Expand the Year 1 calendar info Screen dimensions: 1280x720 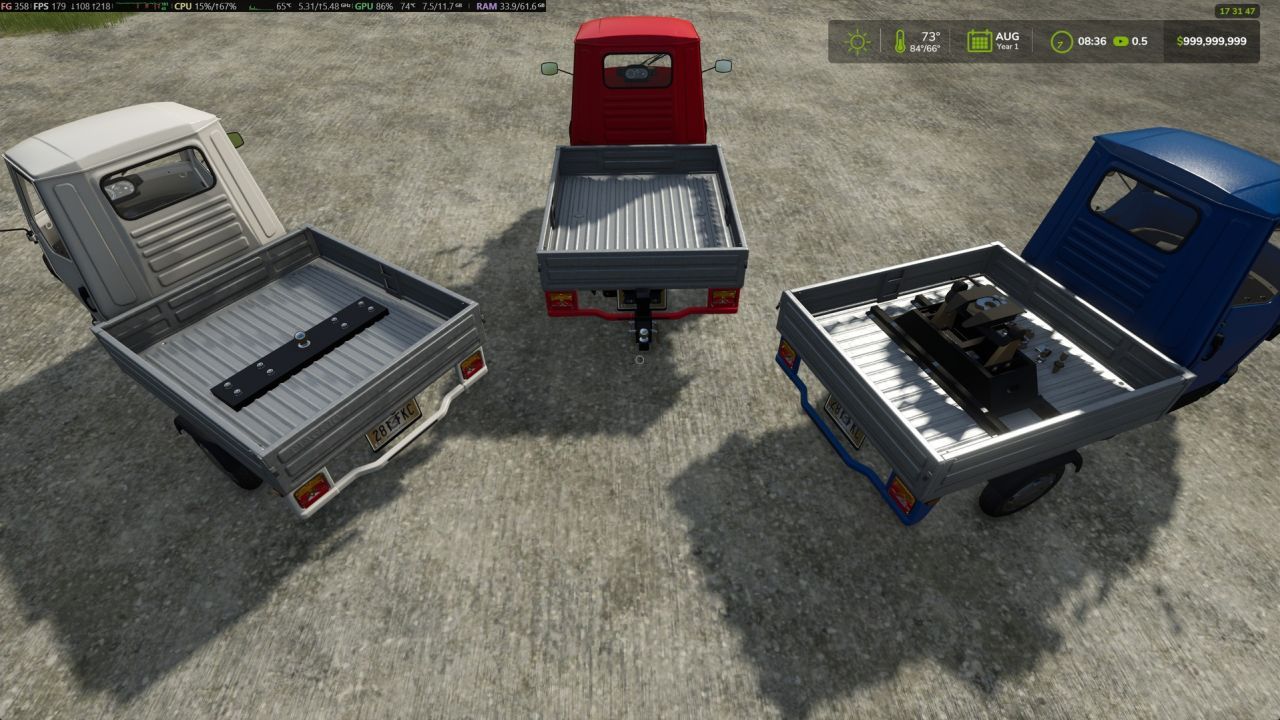[x=1008, y=47]
